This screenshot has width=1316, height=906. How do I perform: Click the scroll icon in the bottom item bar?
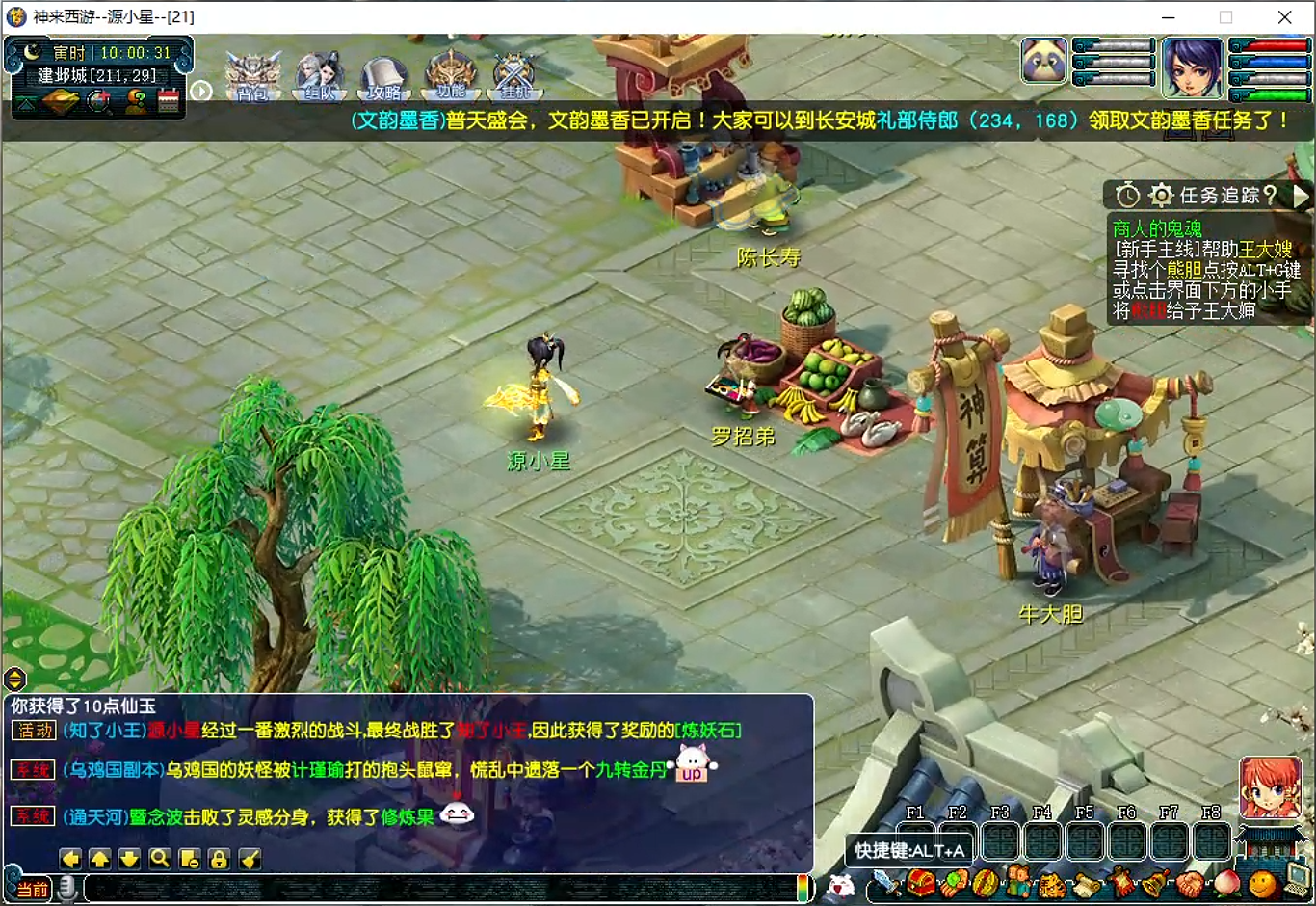[x=1086, y=883]
